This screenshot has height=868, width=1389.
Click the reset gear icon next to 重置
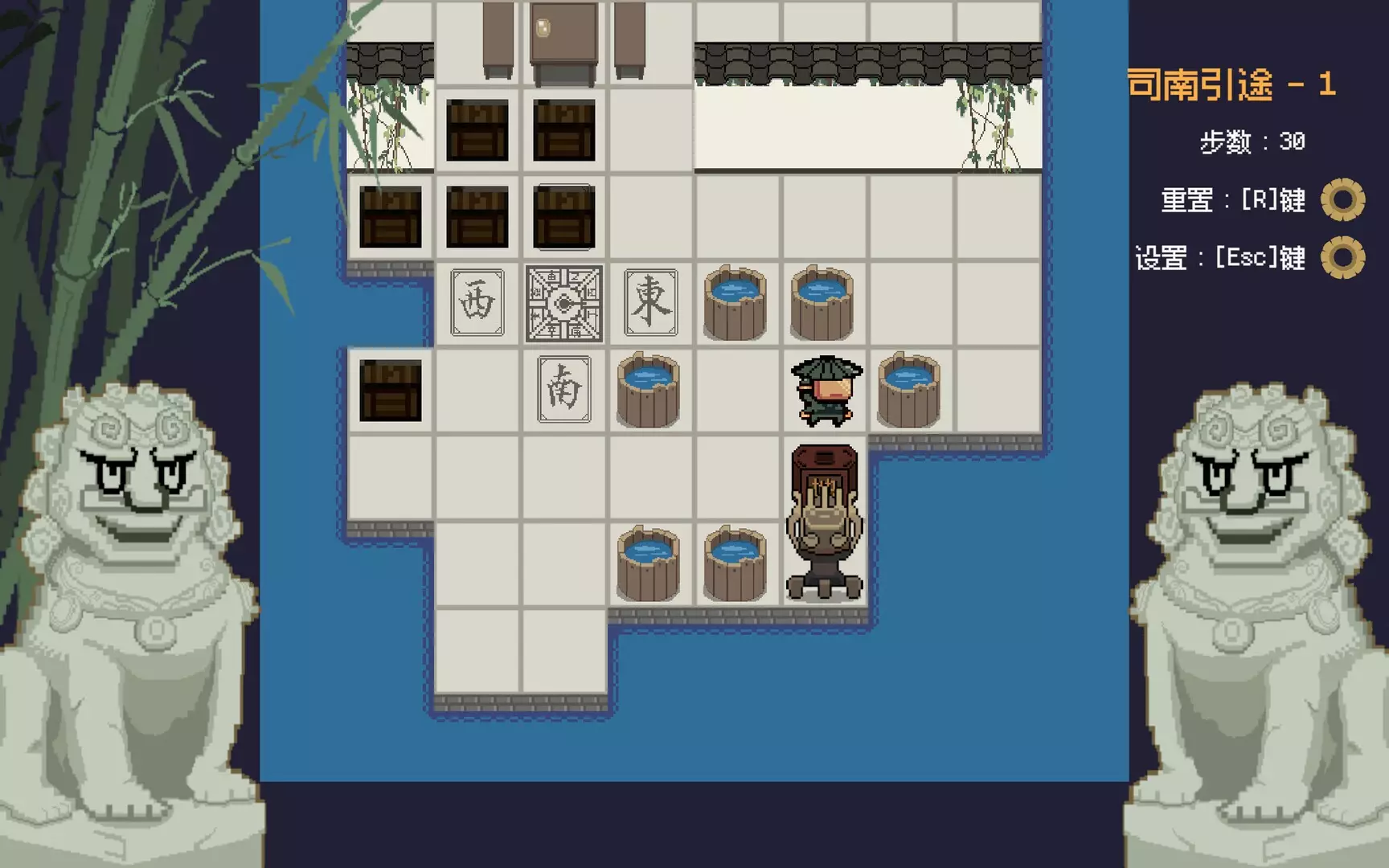coord(1342,202)
